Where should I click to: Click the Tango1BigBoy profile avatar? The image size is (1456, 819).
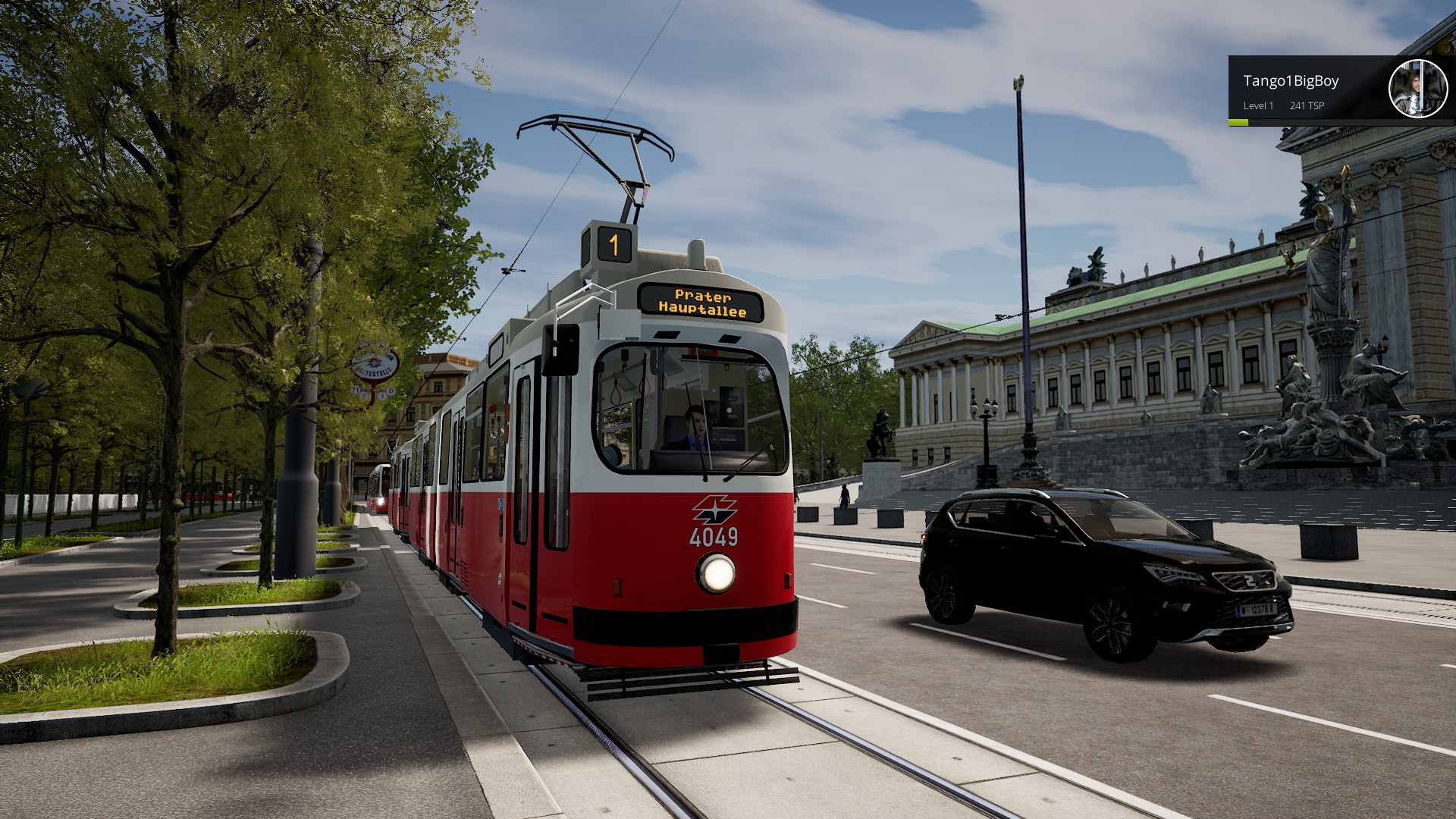[x=1417, y=89]
